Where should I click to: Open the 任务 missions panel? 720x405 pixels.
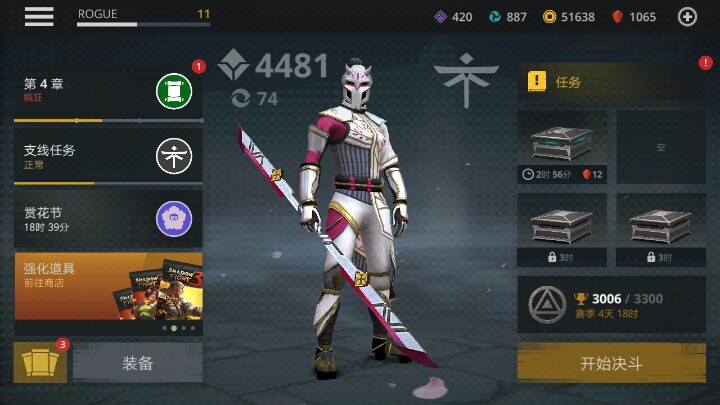pyautogui.click(x=610, y=82)
